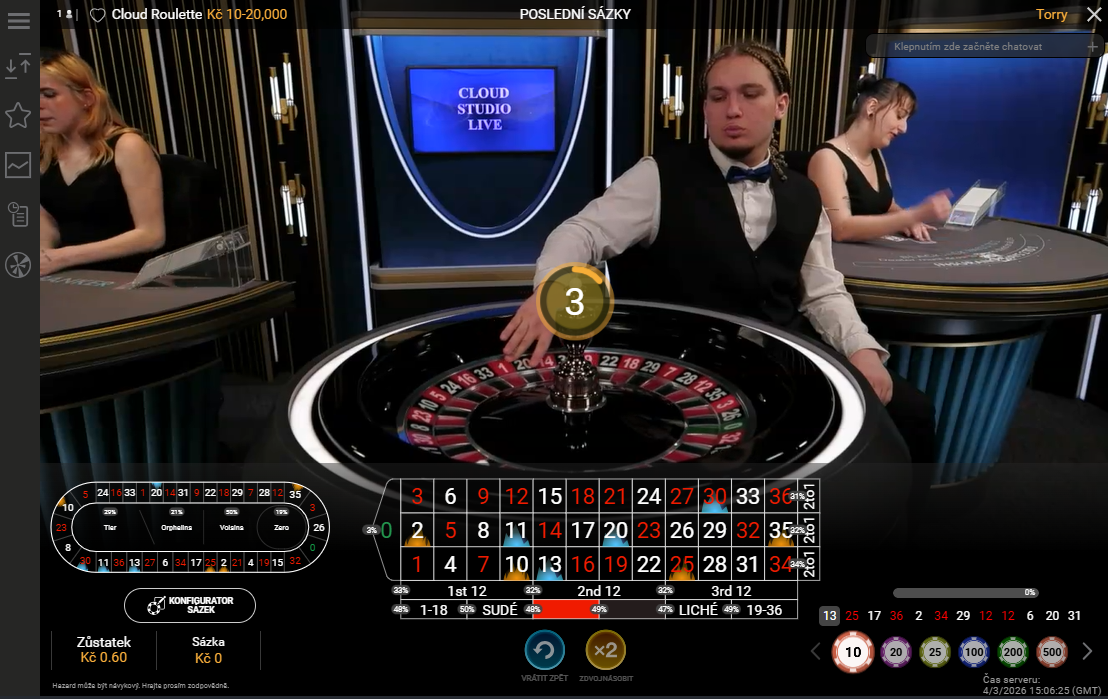Open the Konfigurator Sázek button
Viewport: 1108px width, 699px height.
[190, 605]
